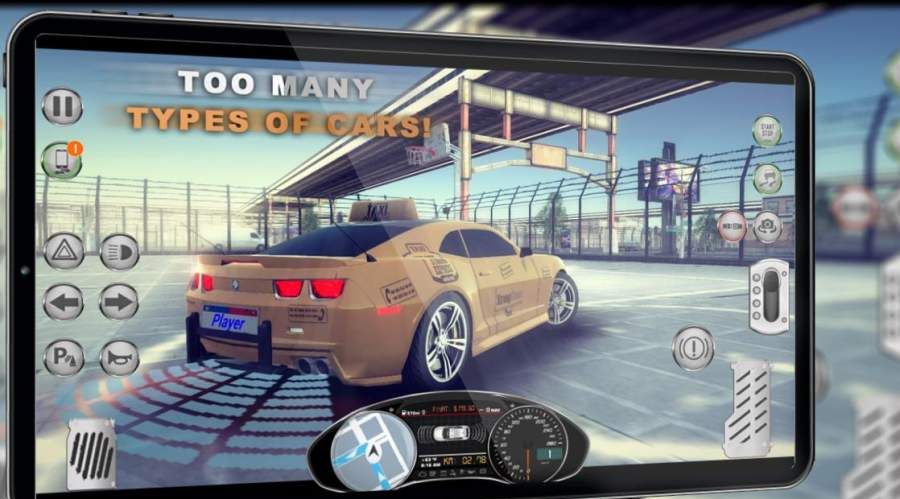This screenshot has height=499, width=900.
Task: Open the phone notification icon
Action: click(x=61, y=160)
